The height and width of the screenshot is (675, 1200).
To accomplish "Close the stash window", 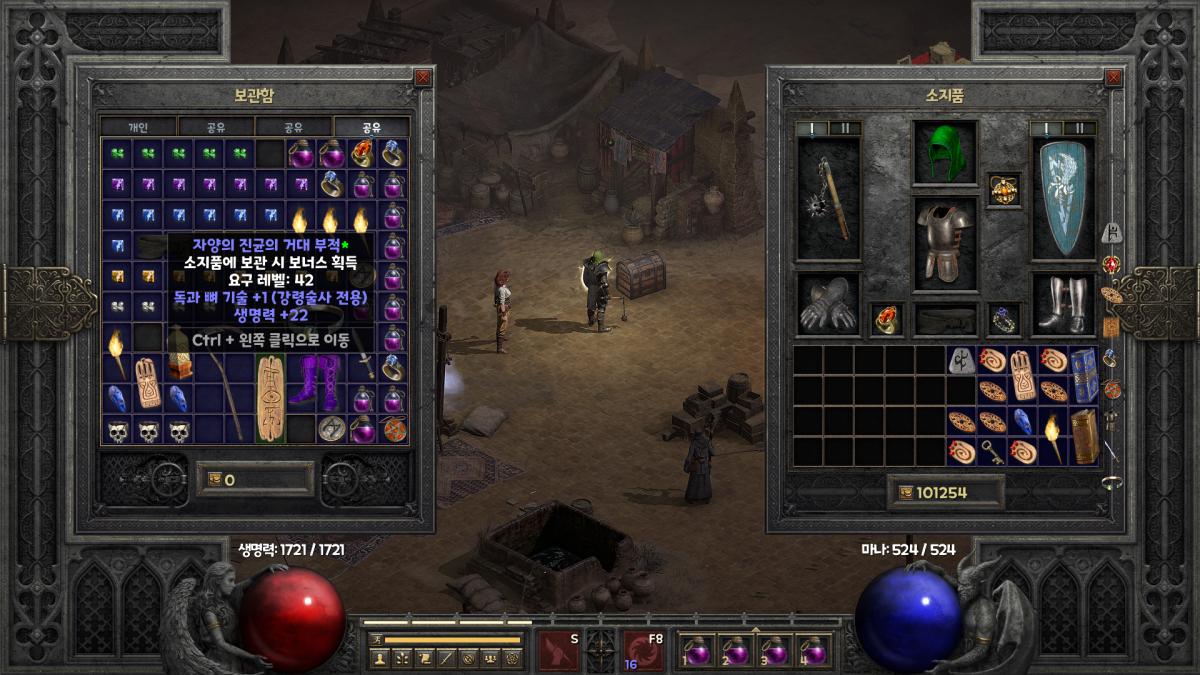I will (x=423, y=77).
